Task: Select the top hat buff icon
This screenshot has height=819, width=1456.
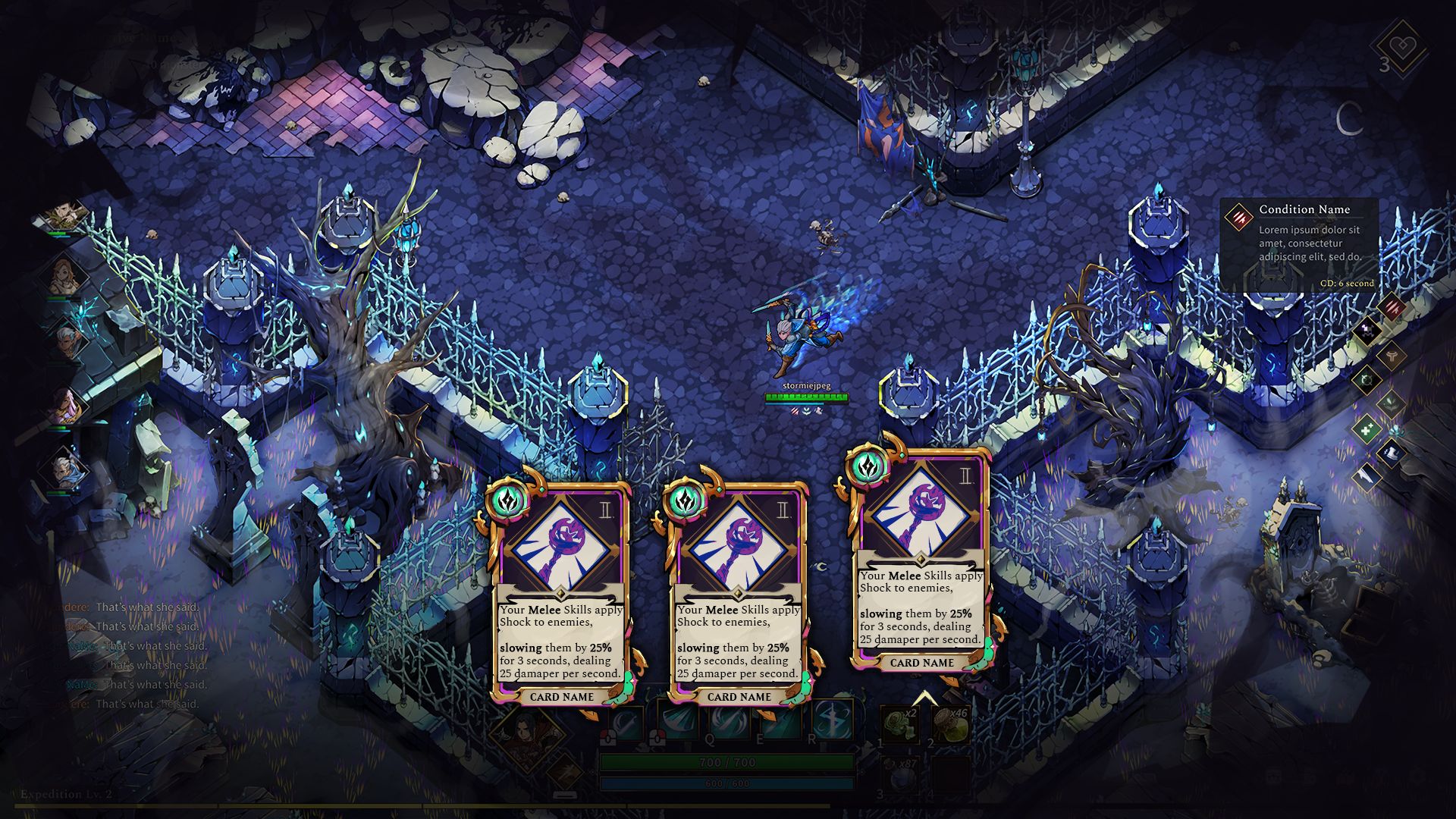Action: (1392, 454)
